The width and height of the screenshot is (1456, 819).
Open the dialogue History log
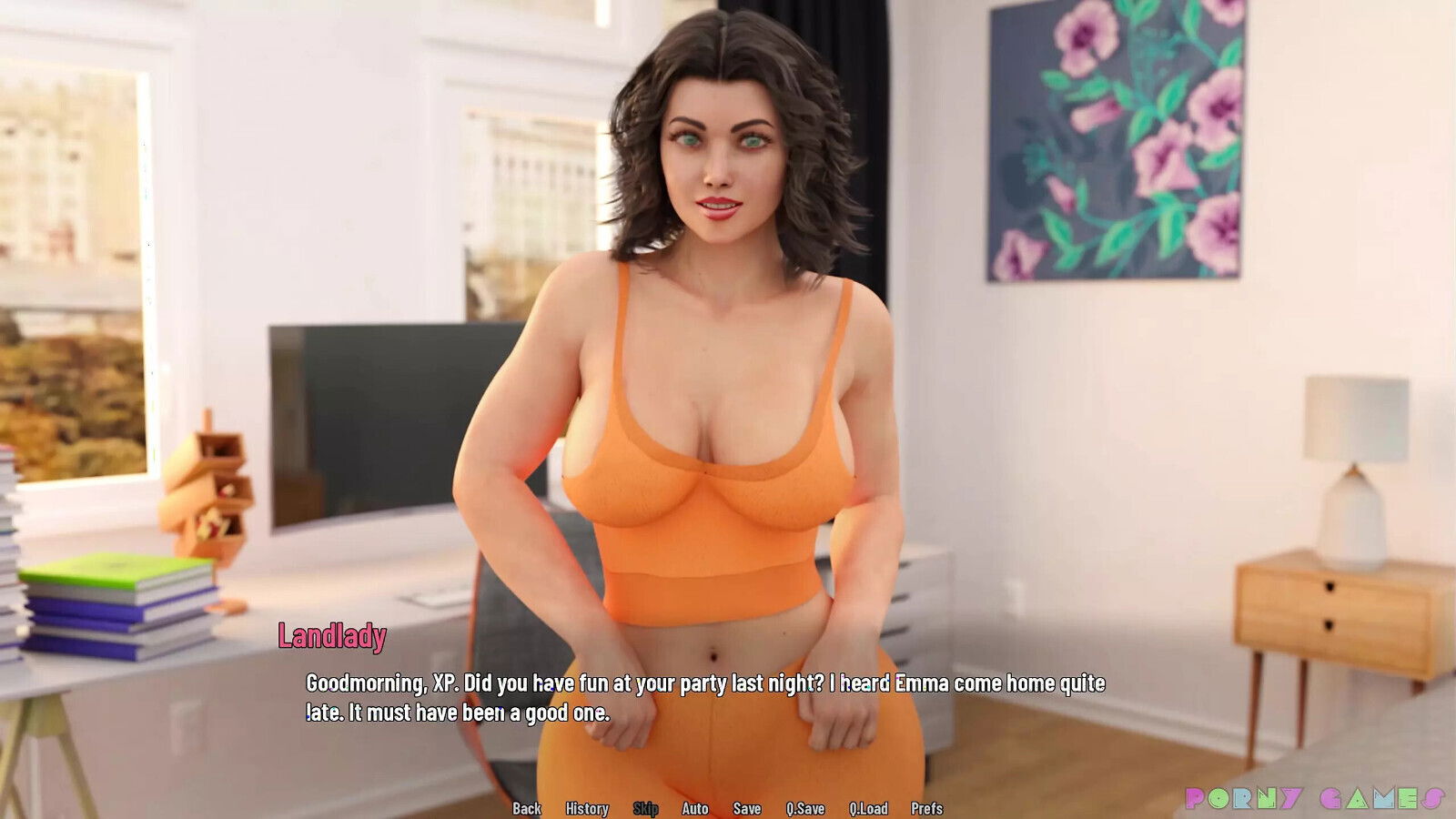(587, 808)
